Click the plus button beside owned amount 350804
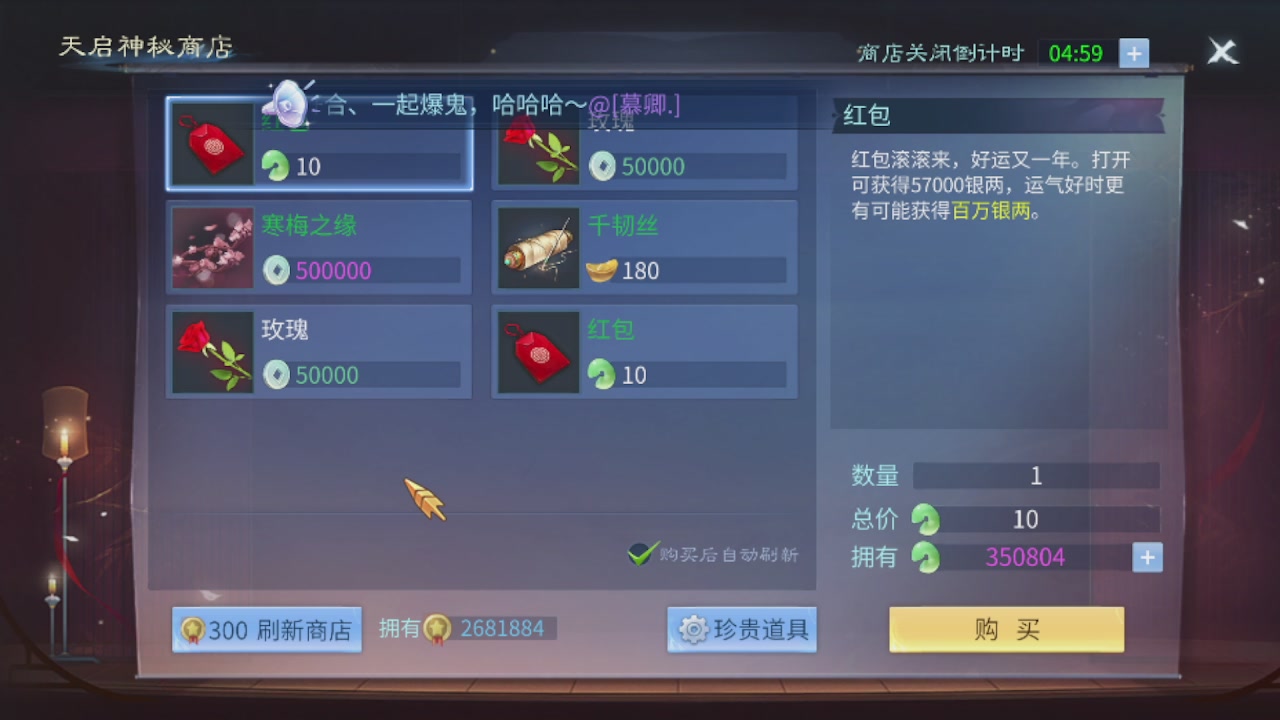The width and height of the screenshot is (1280, 720). click(1146, 557)
